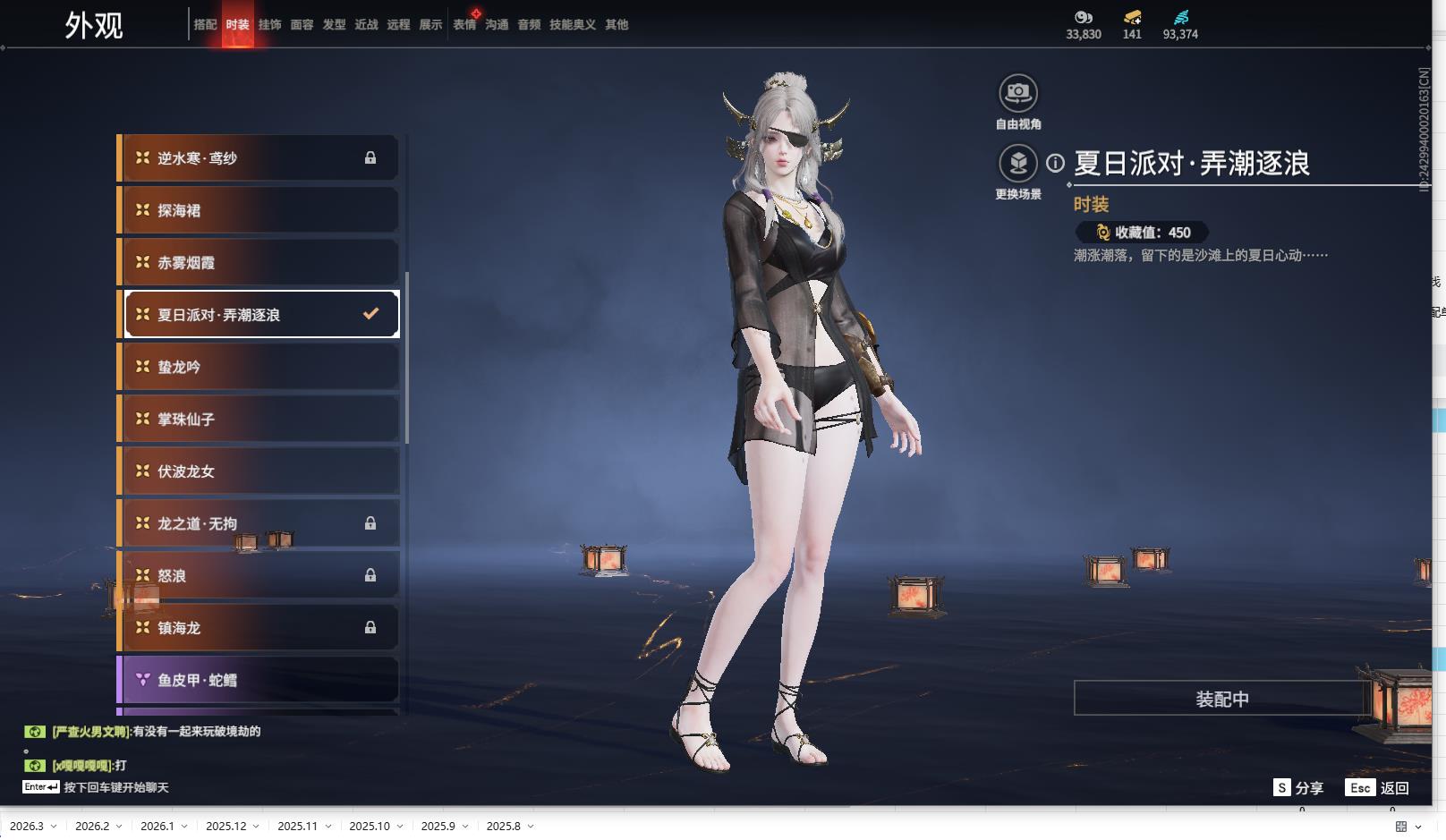Go back with the 返回 button
Screen dimensions: 1446x840
(x=1378, y=788)
